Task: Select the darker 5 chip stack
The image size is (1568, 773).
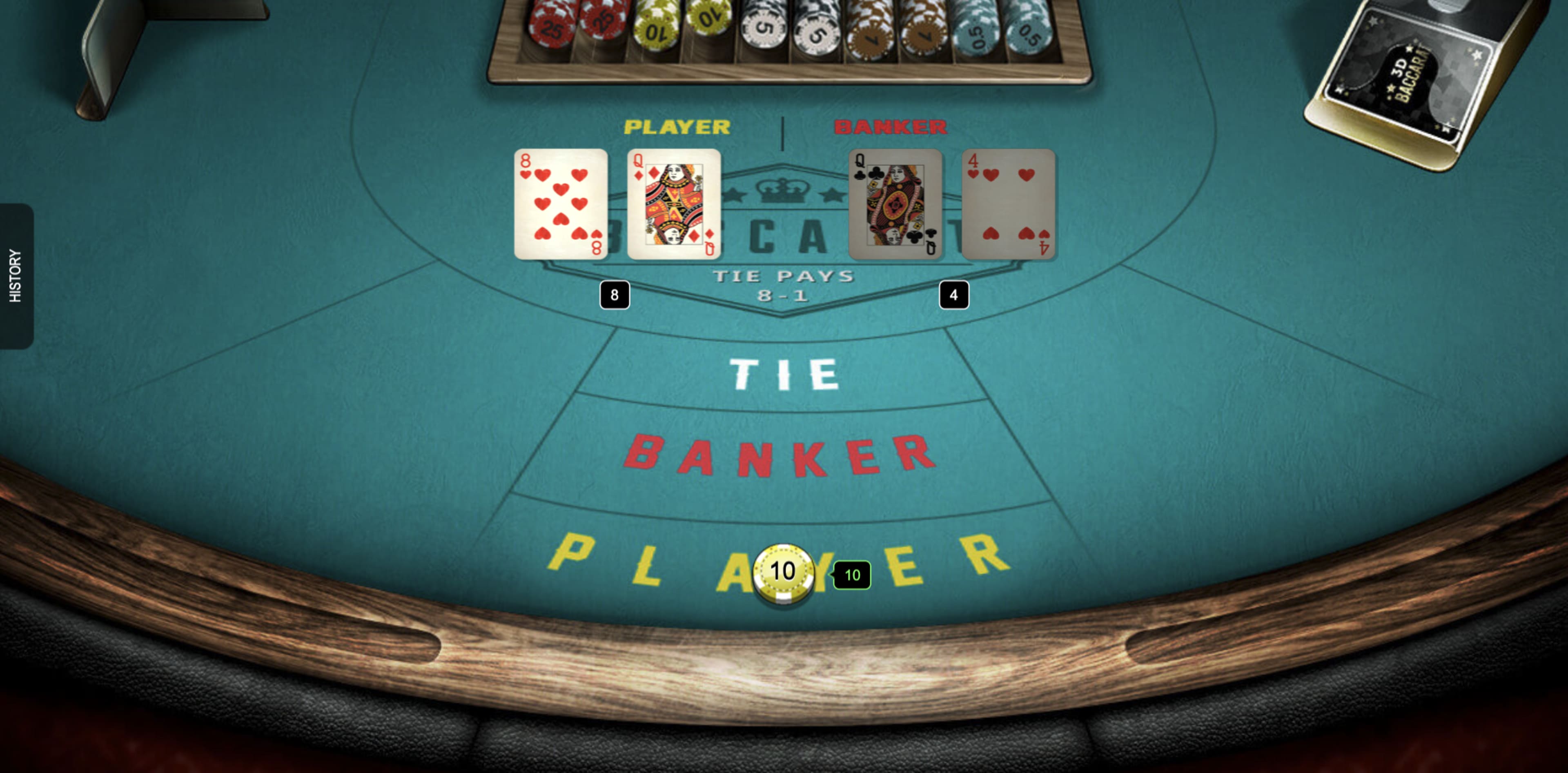Action: click(816, 27)
